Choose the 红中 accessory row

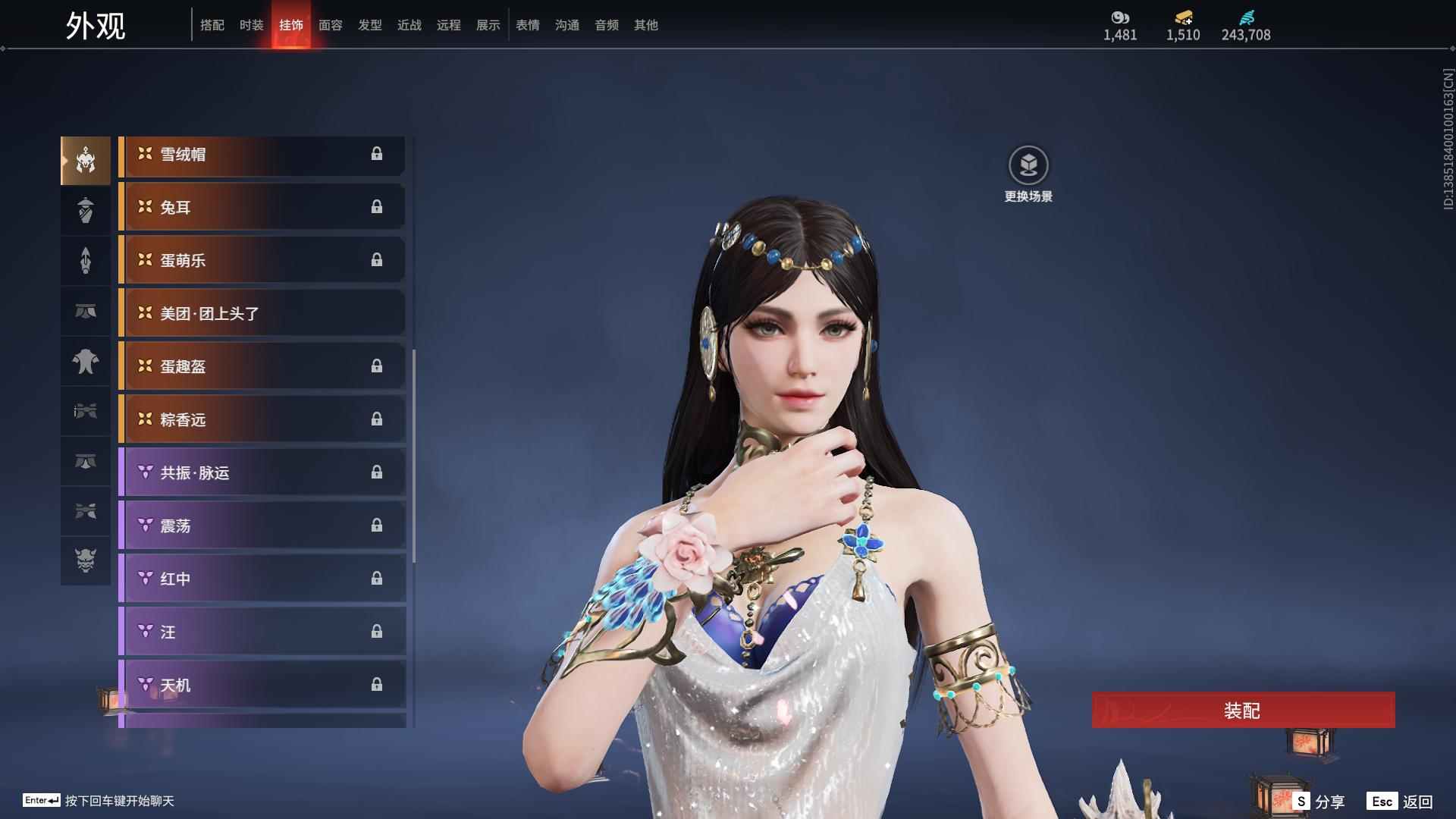point(262,579)
